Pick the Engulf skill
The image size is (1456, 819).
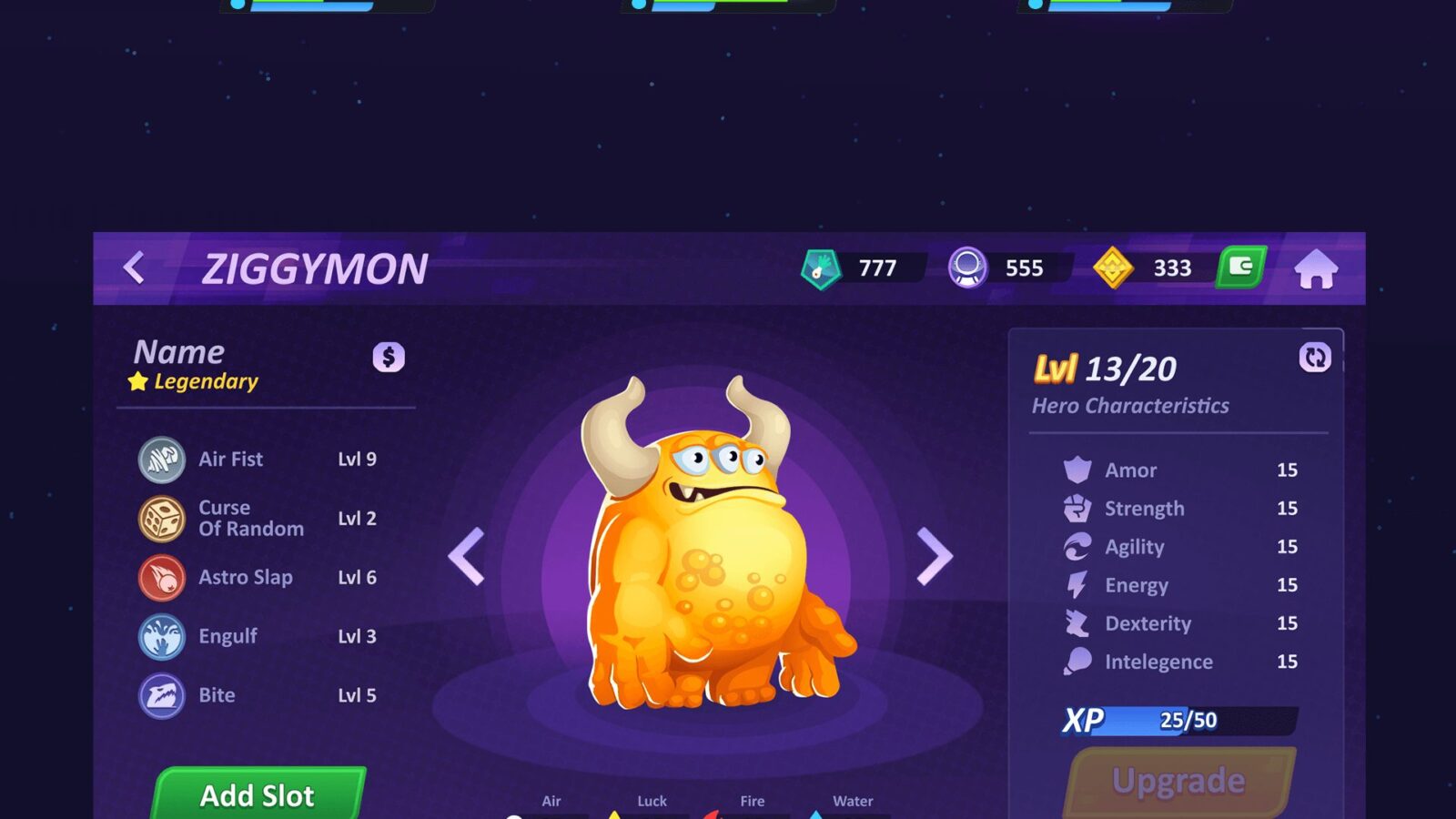click(x=227, y=637)
